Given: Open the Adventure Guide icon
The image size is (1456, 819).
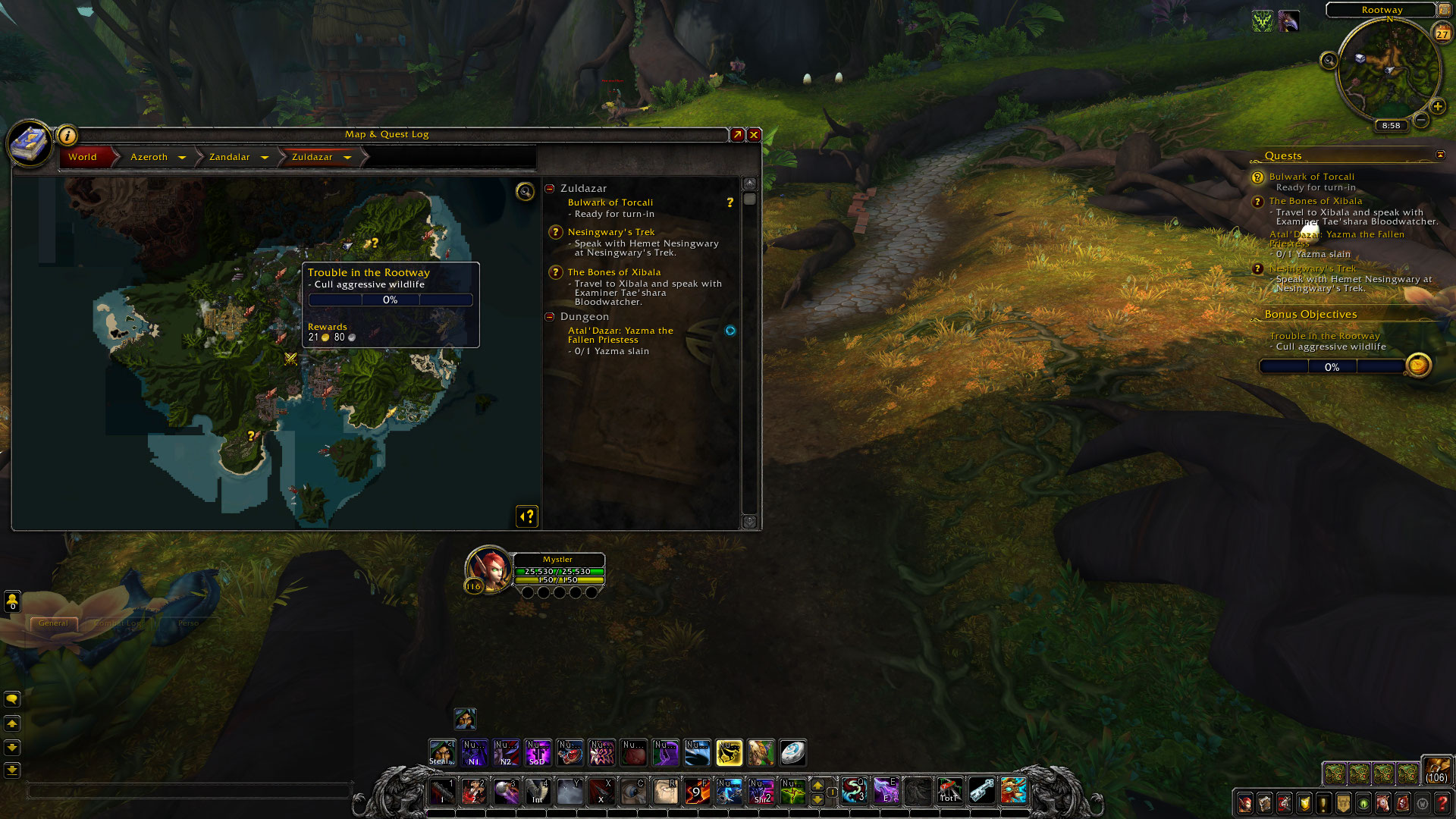Looking at the screenshot, I should click(x=1402, y=804).
